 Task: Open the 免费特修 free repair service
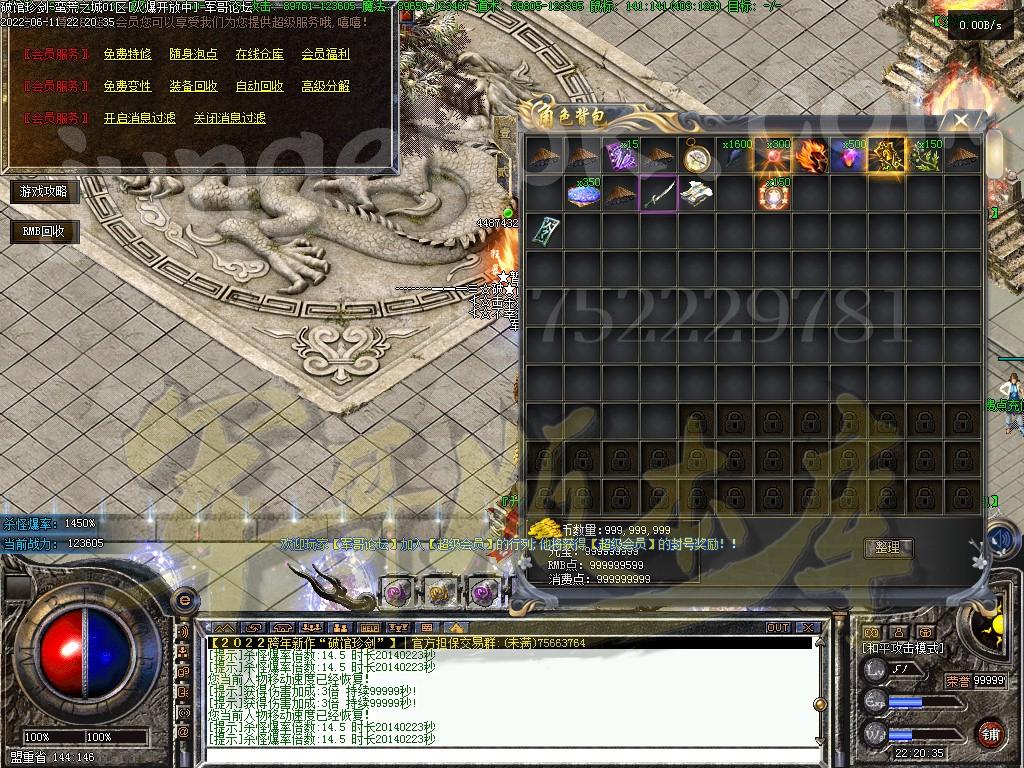[x=127, y=54]
